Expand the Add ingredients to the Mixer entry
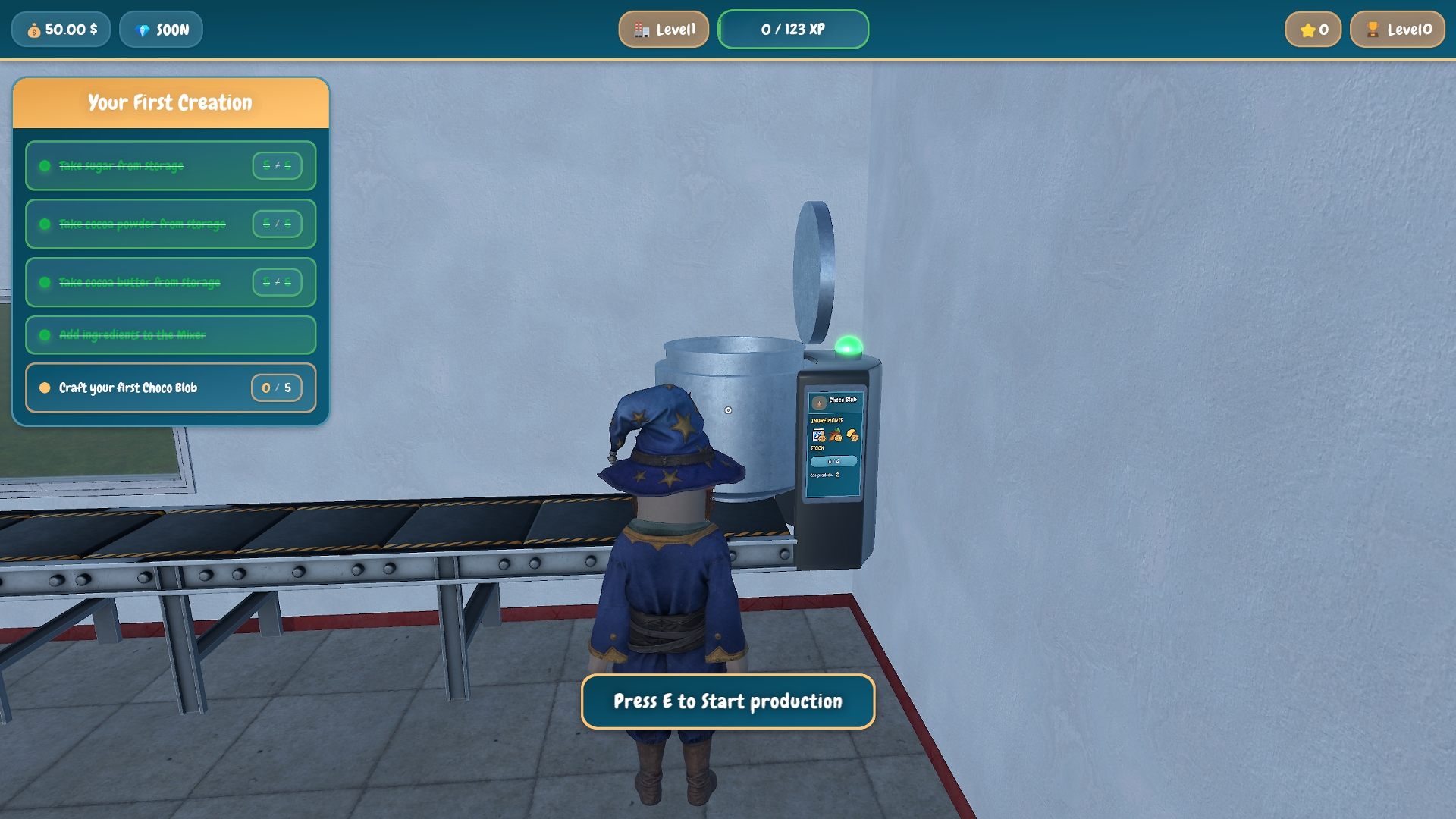 click(x=170, y=334)
